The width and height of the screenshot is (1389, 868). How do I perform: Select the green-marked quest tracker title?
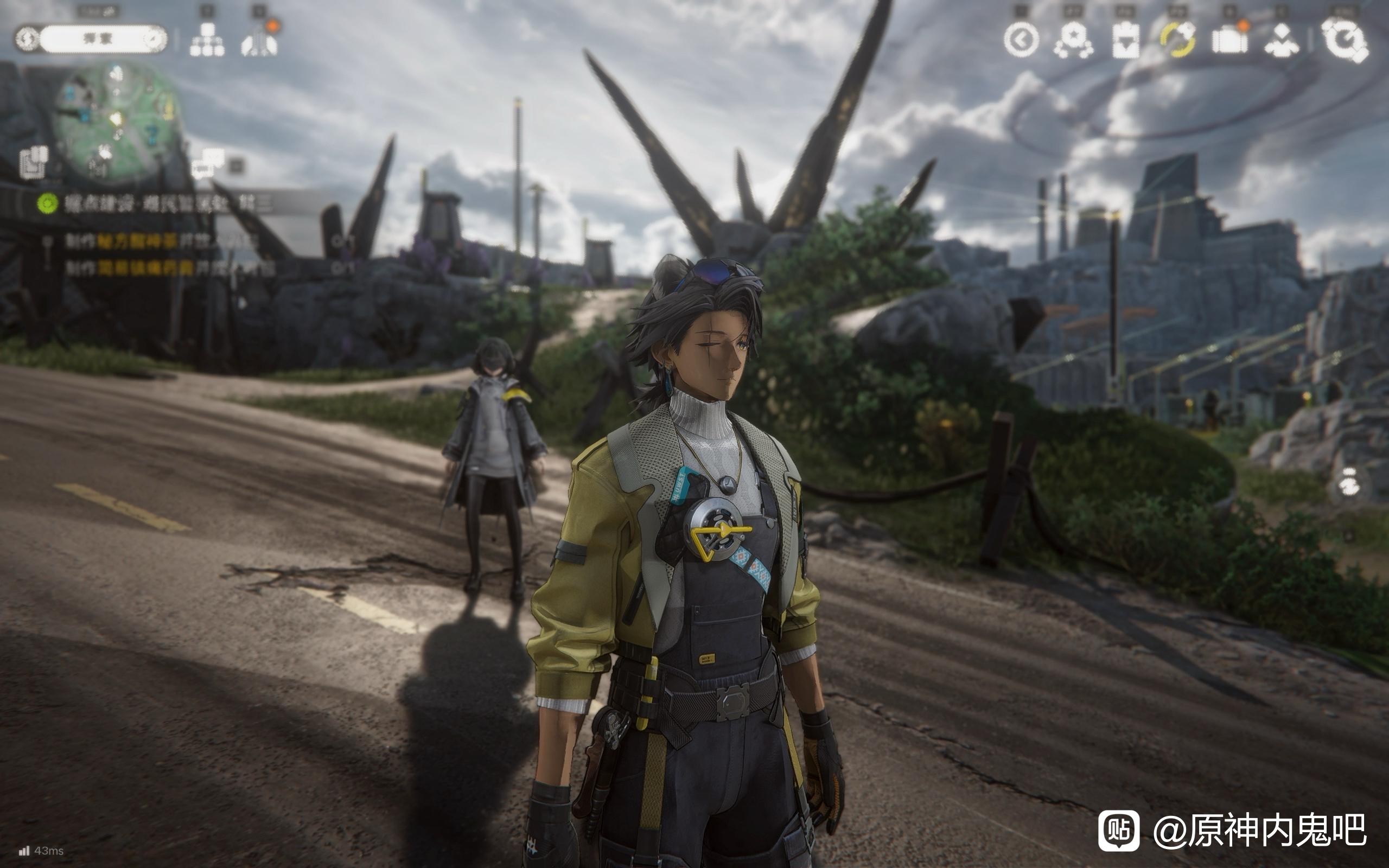pos(167,203)
